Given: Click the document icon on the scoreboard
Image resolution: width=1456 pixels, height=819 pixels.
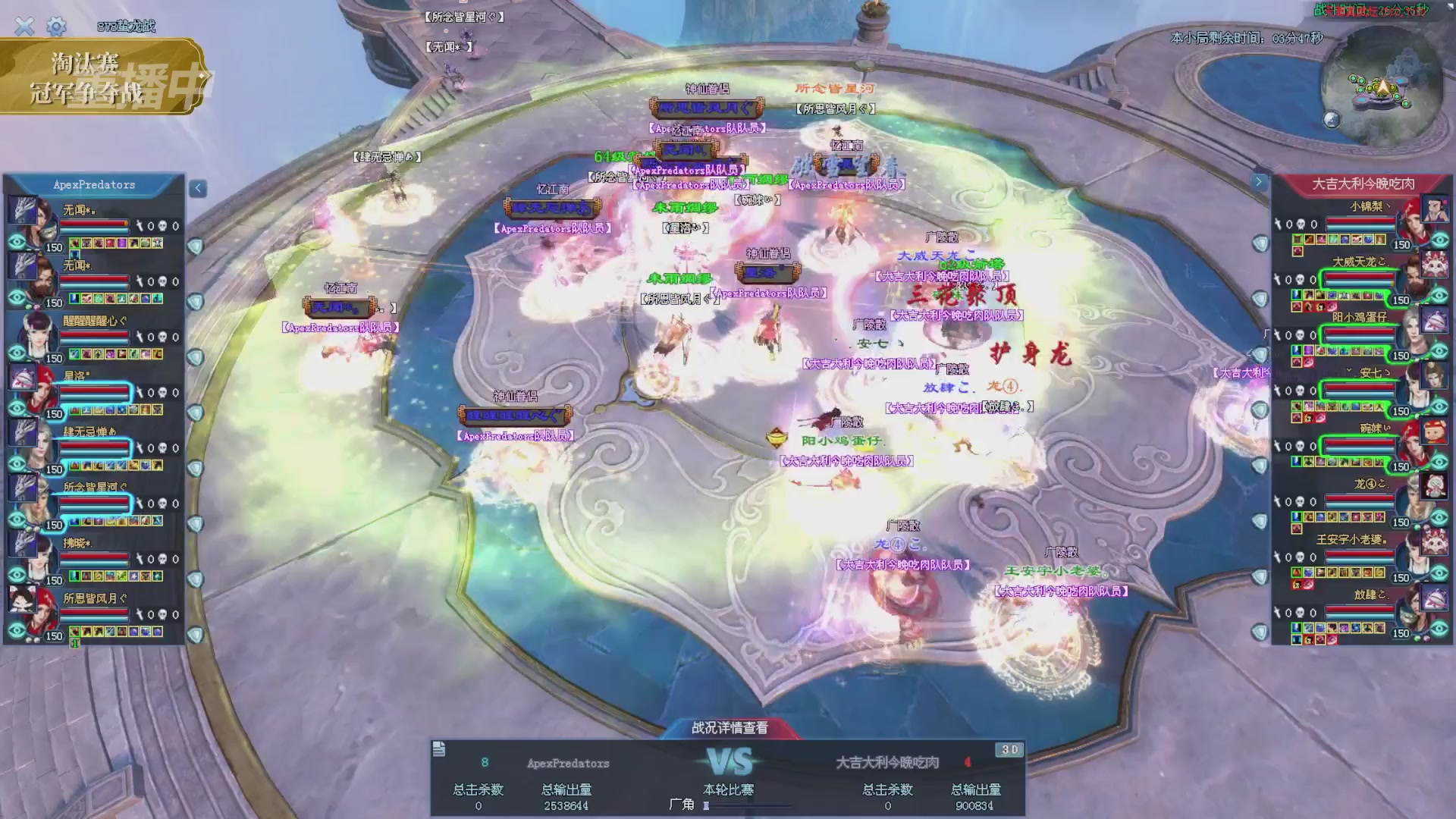Looking at the screenshot, I should click(439, 750).
